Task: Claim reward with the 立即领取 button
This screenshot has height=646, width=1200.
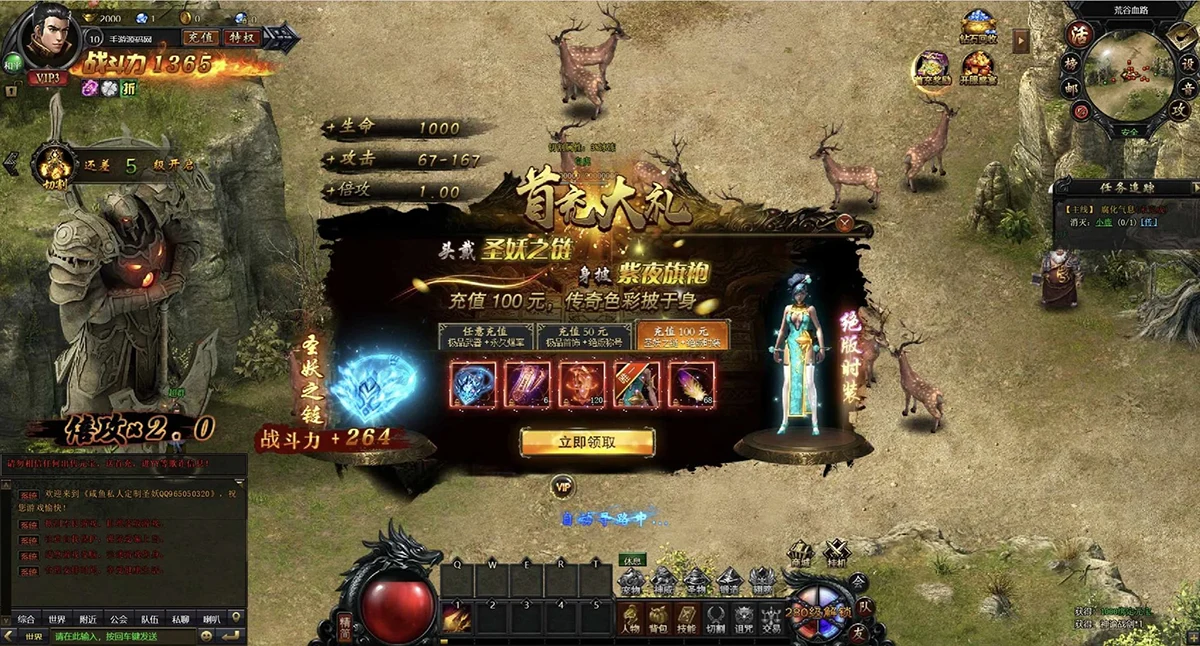Action: pos(587,442)
